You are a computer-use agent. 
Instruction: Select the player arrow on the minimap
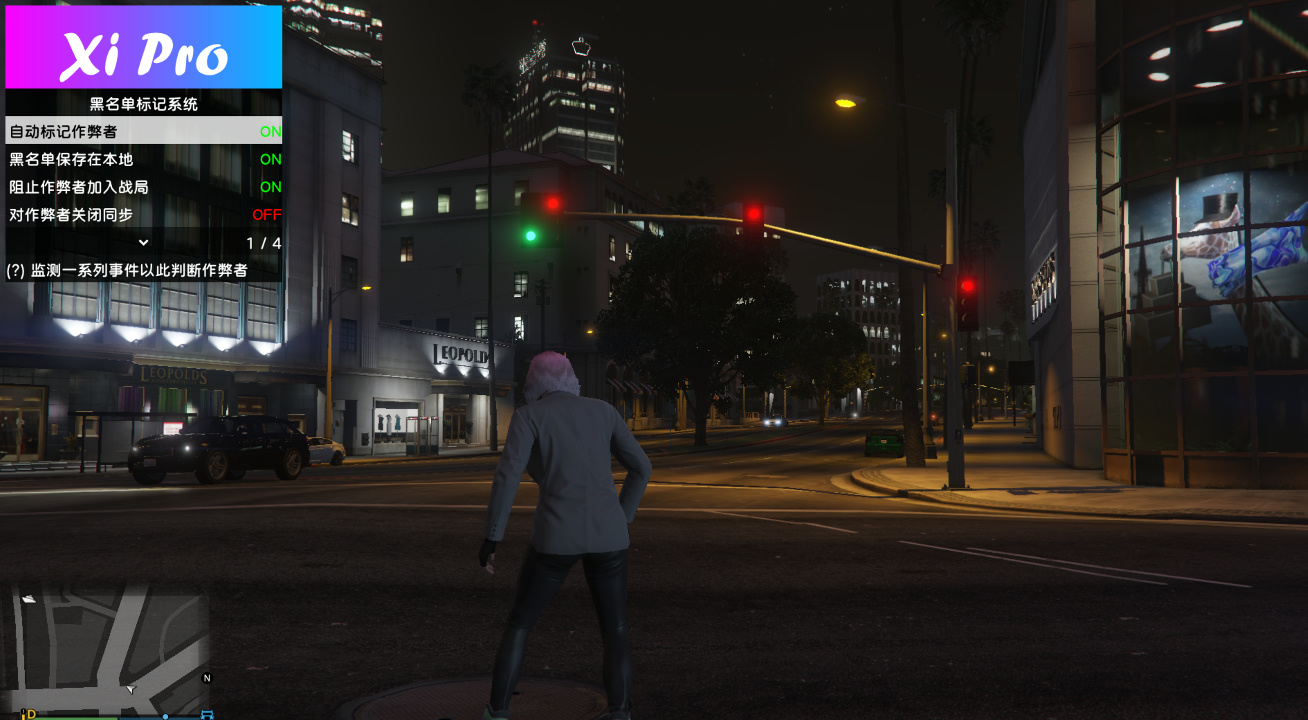[131, 689]
